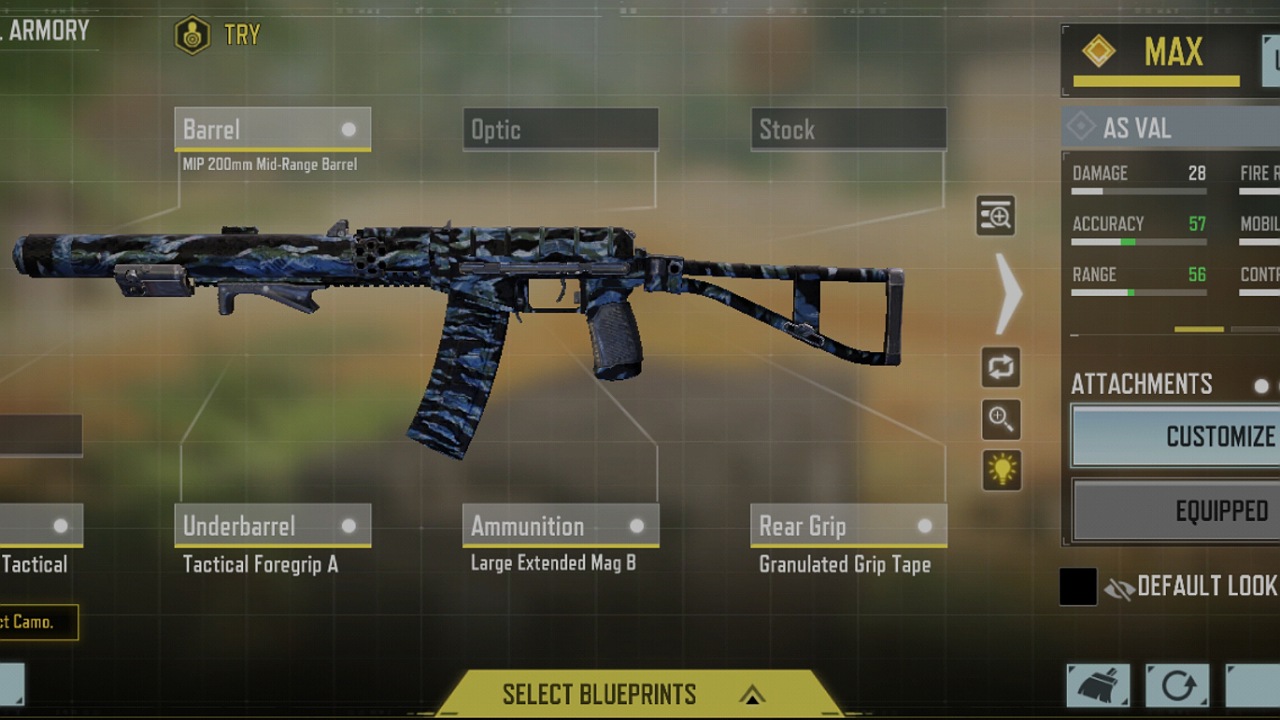Toggle the Default Look visibility

[1120, 588]
